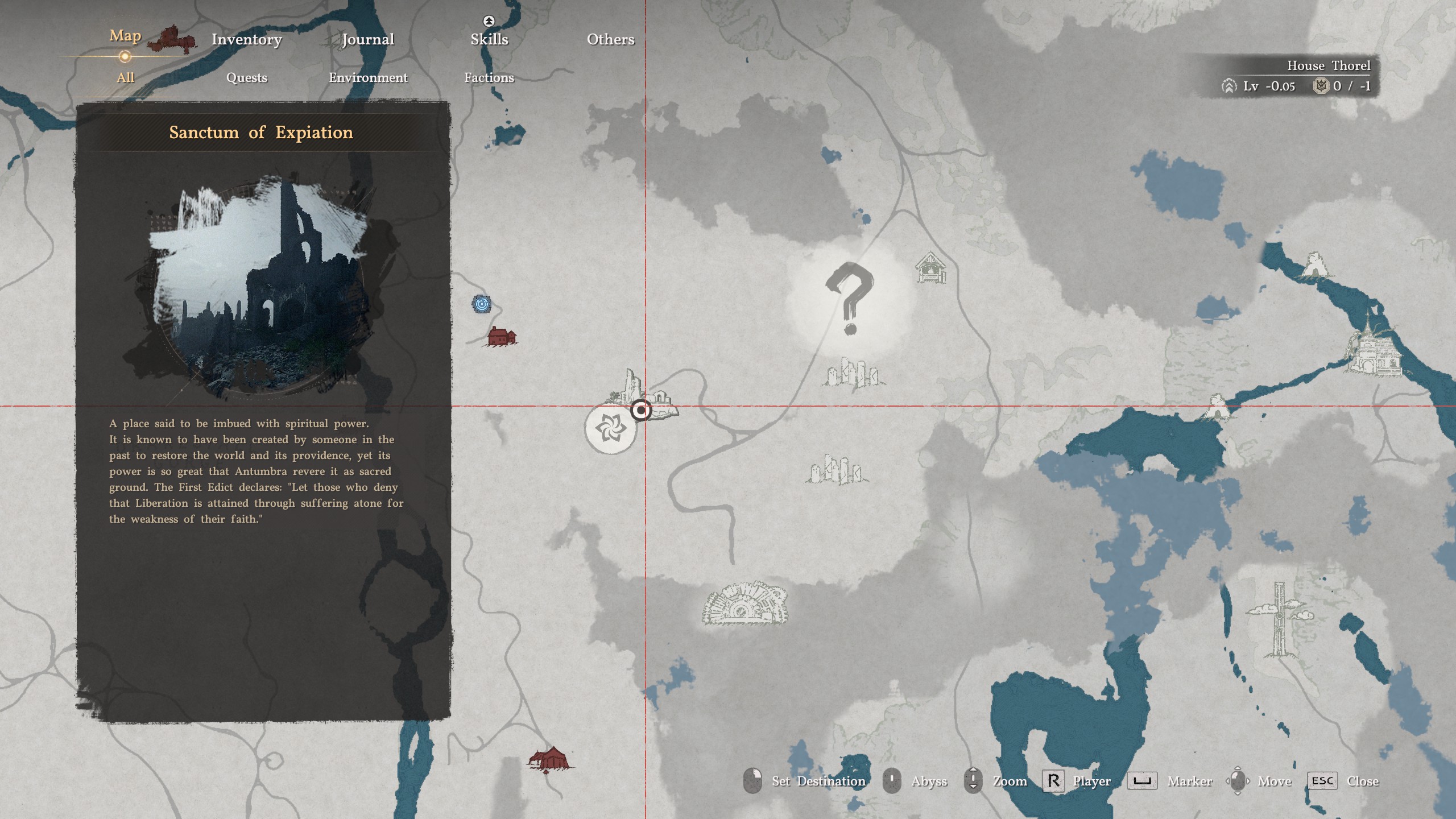Screen dimensions: 1456x819
Task: Filter map by Quests
Action: click(246, 78)
